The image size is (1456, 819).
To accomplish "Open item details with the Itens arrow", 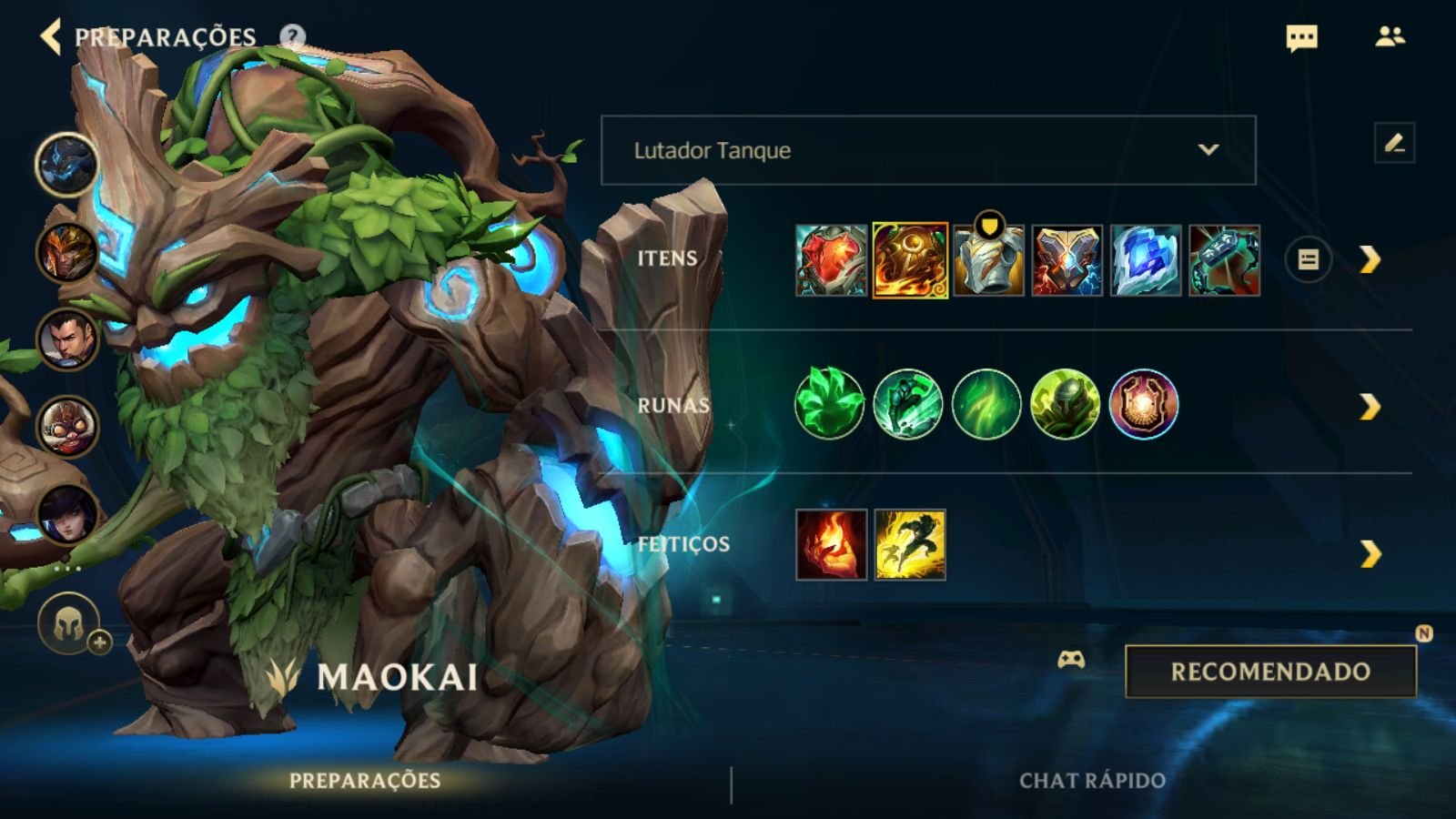I will (x=1370, y=260).
